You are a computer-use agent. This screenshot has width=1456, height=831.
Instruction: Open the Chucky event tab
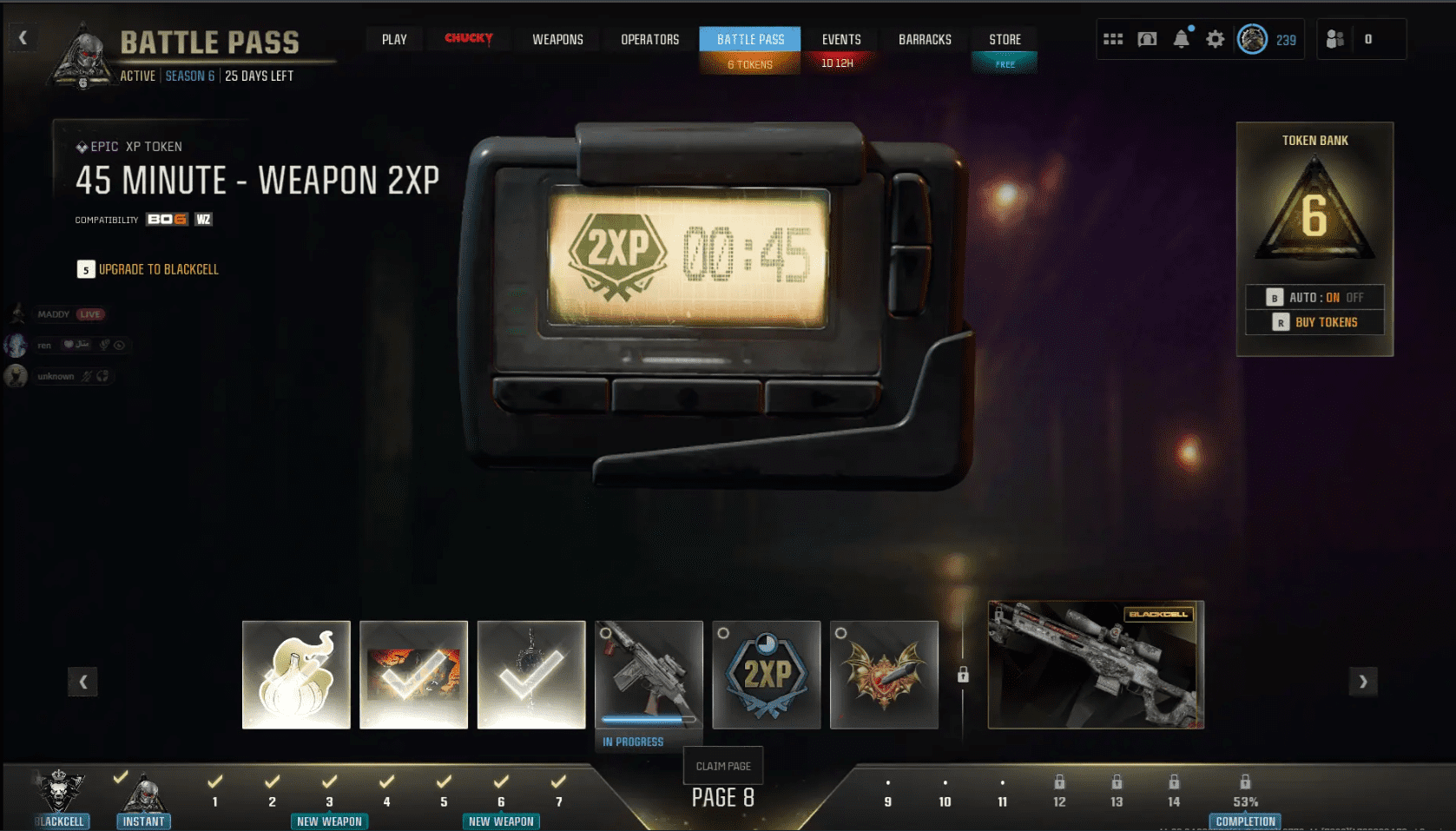pos(469,39)
